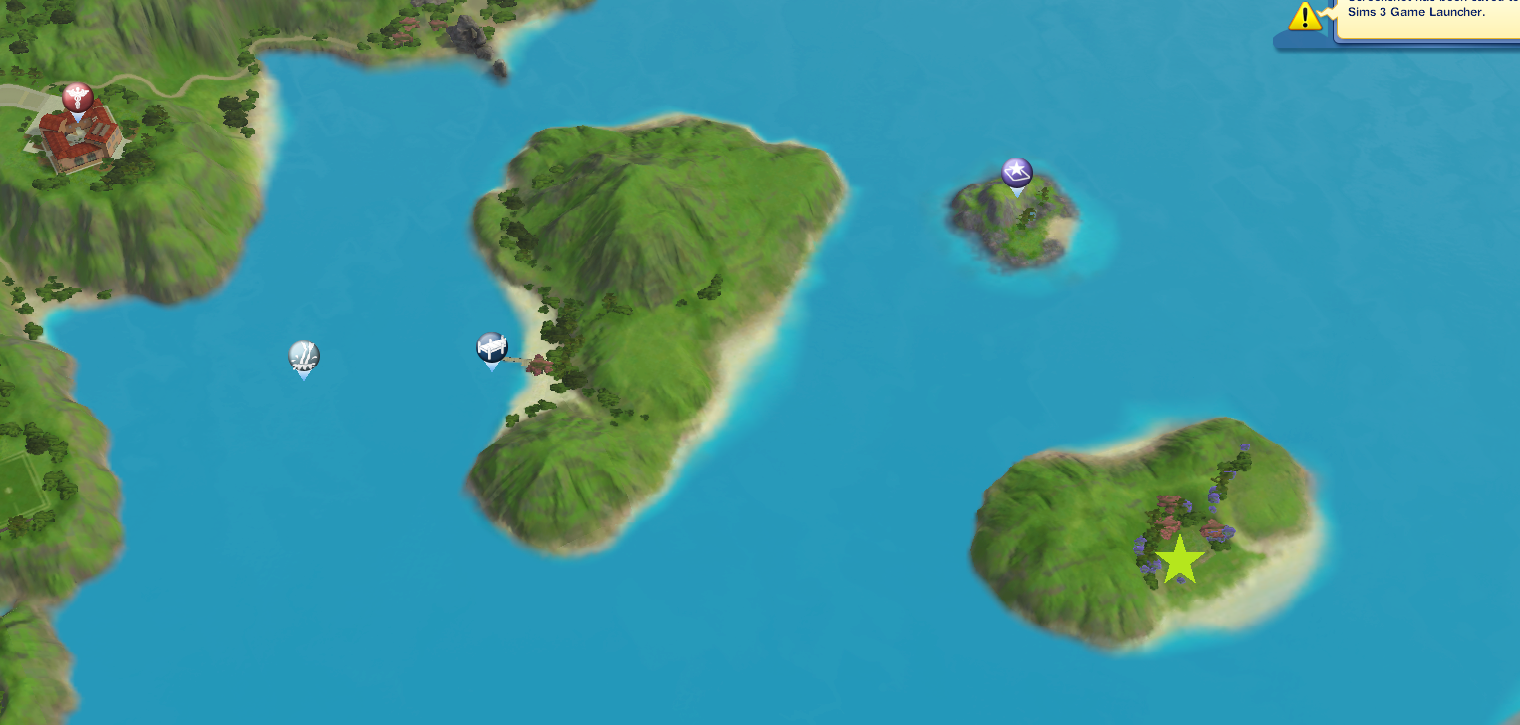Screen dimensions: 1520x725
Task: Click the star-and-ticket symbol on the purple bubble
Action: coord(1014,170)
